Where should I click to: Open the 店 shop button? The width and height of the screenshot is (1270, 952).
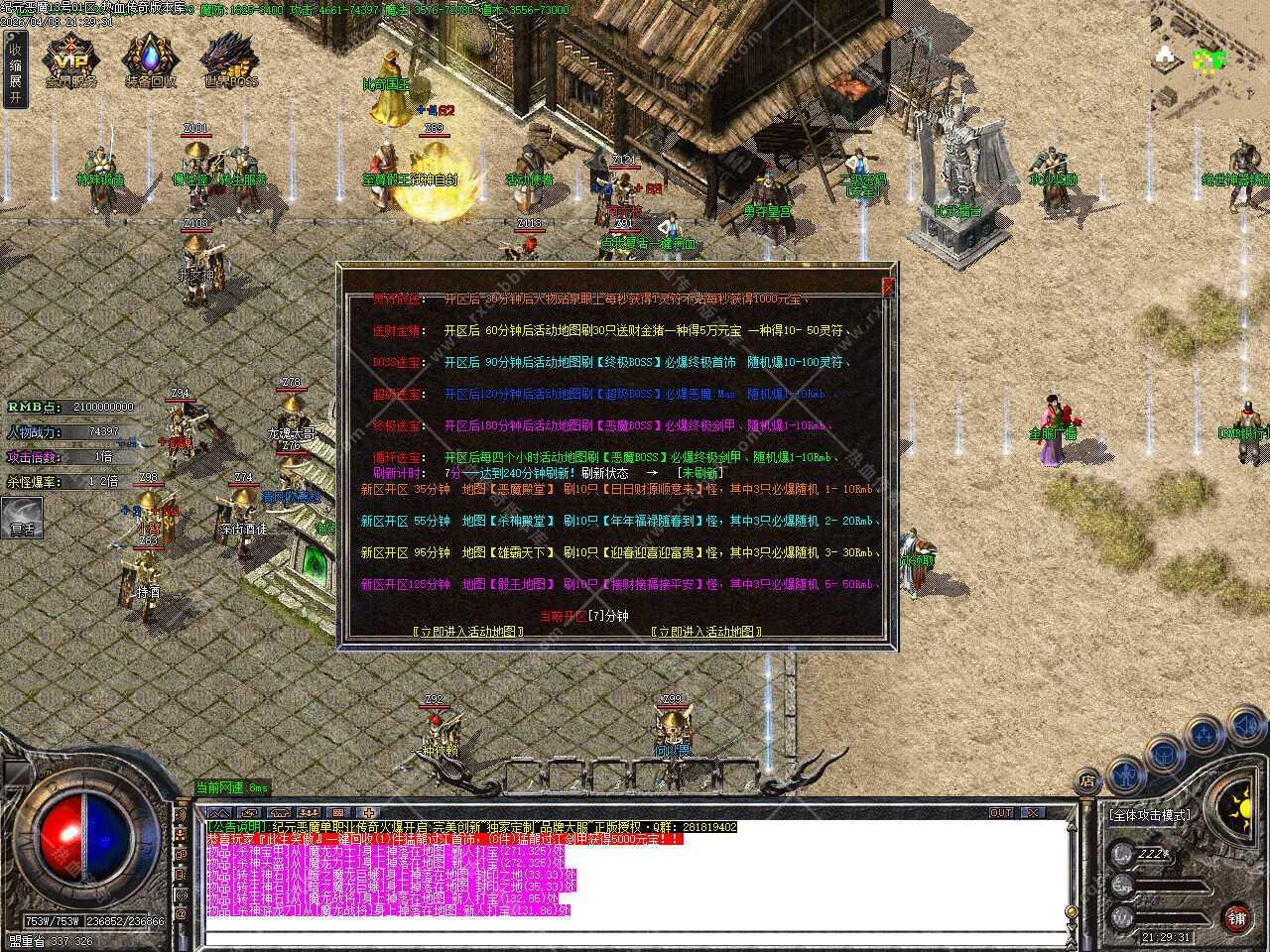(1088, 779)
